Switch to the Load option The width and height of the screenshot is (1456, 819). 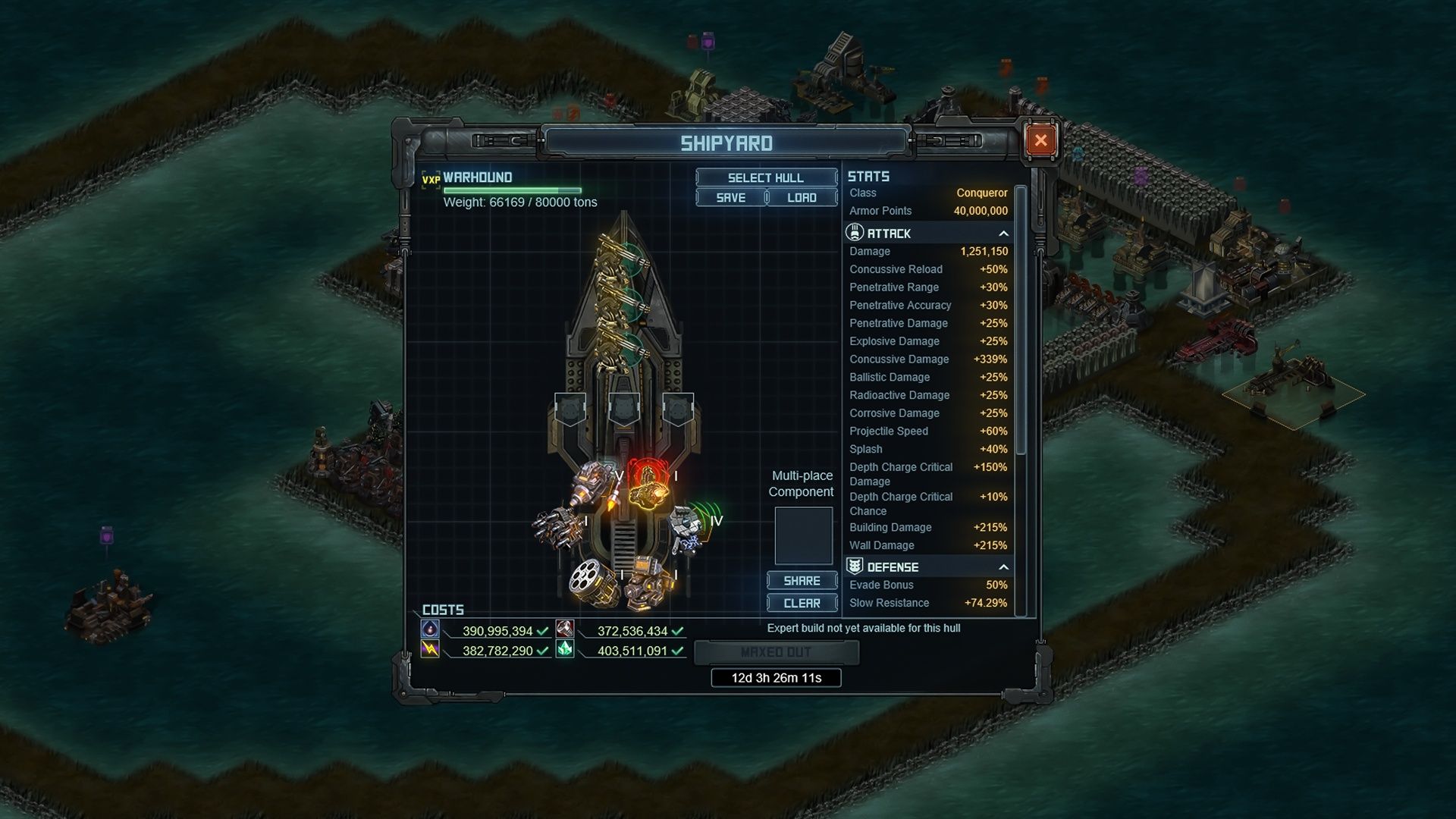802,197
